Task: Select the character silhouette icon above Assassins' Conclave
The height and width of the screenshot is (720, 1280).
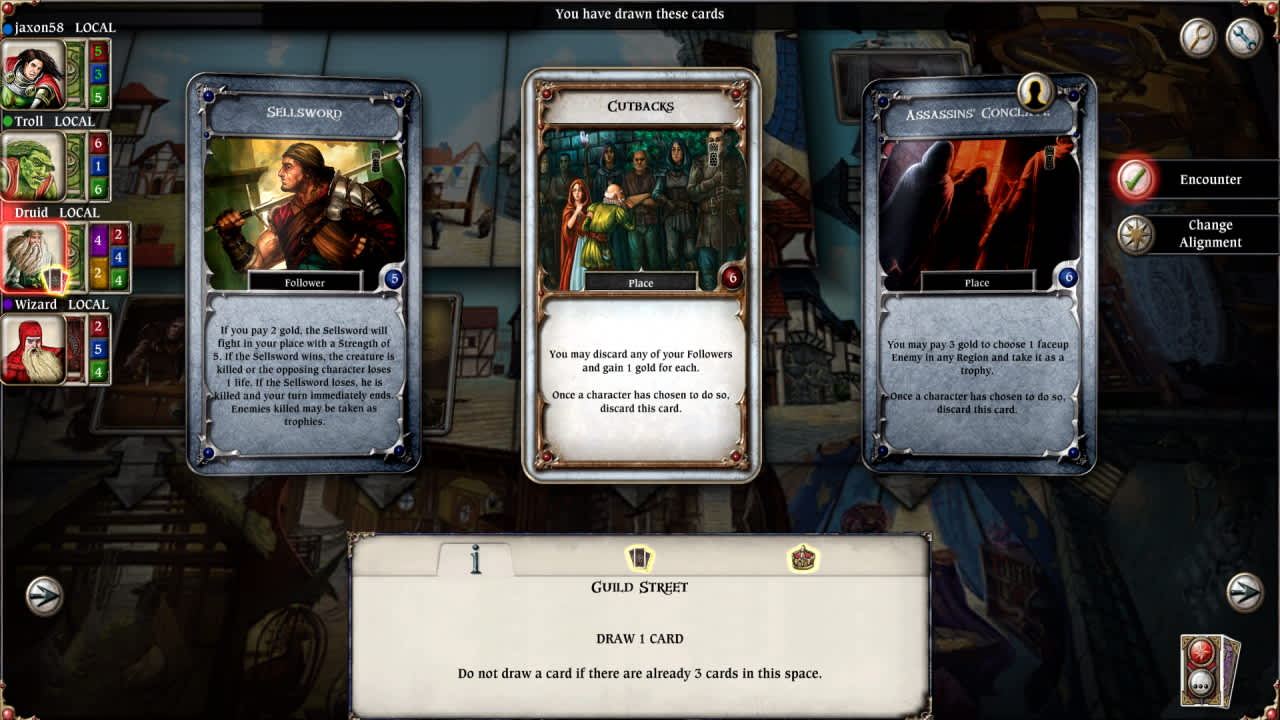Action: pyautogui.click(x=1034, y=91)
